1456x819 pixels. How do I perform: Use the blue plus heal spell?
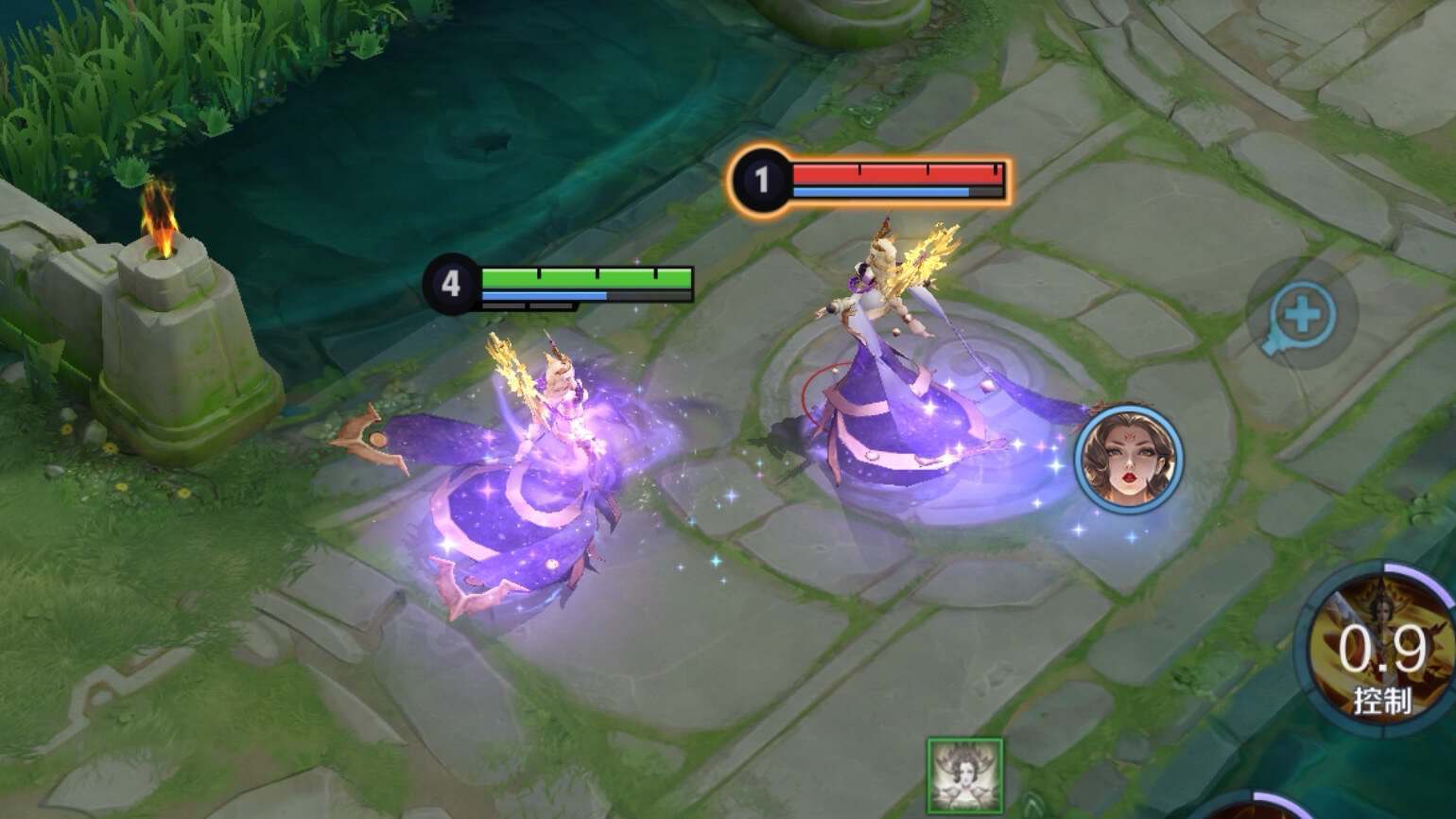1303,315
